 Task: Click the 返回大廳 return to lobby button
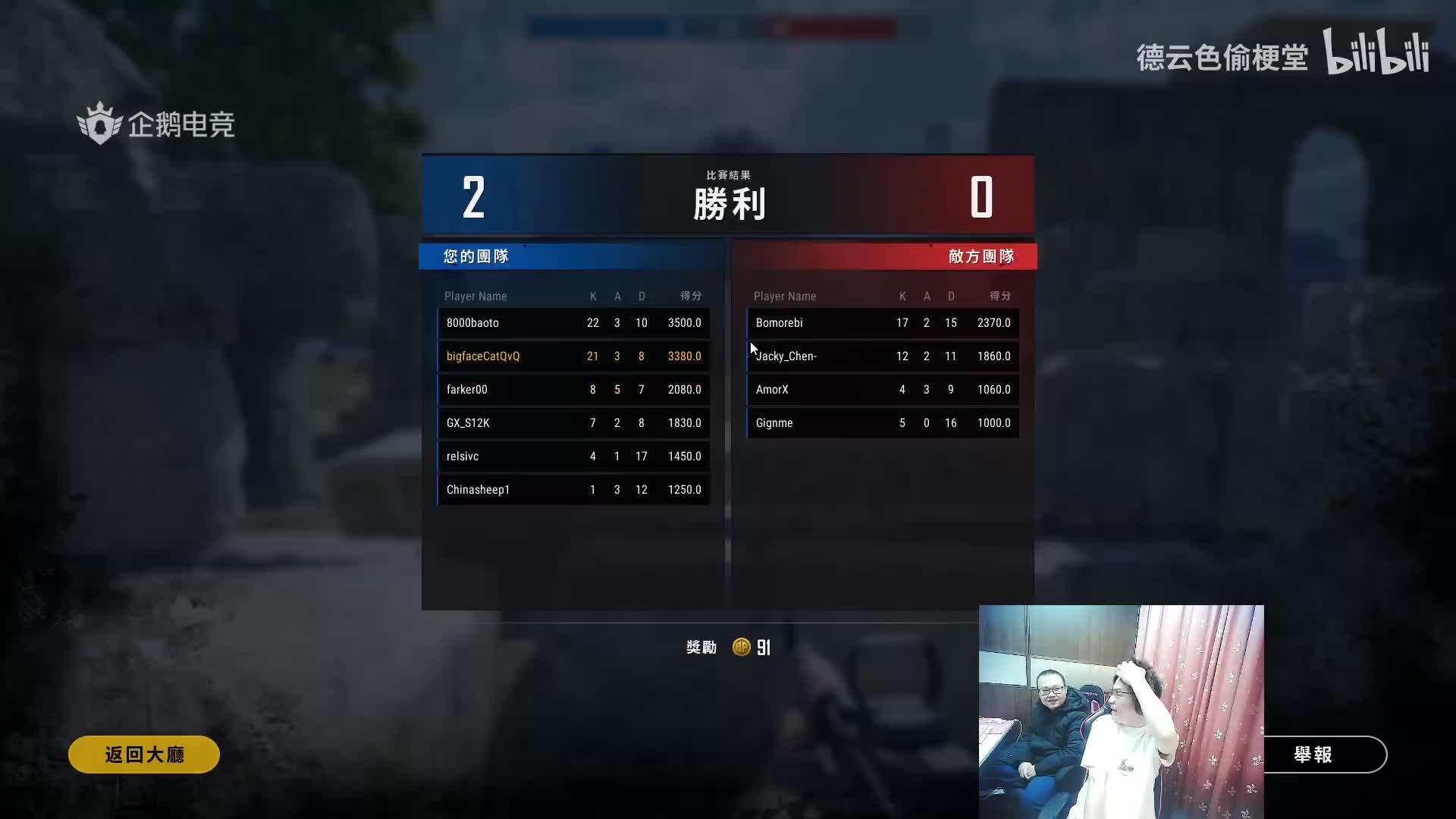click(144, 755)
